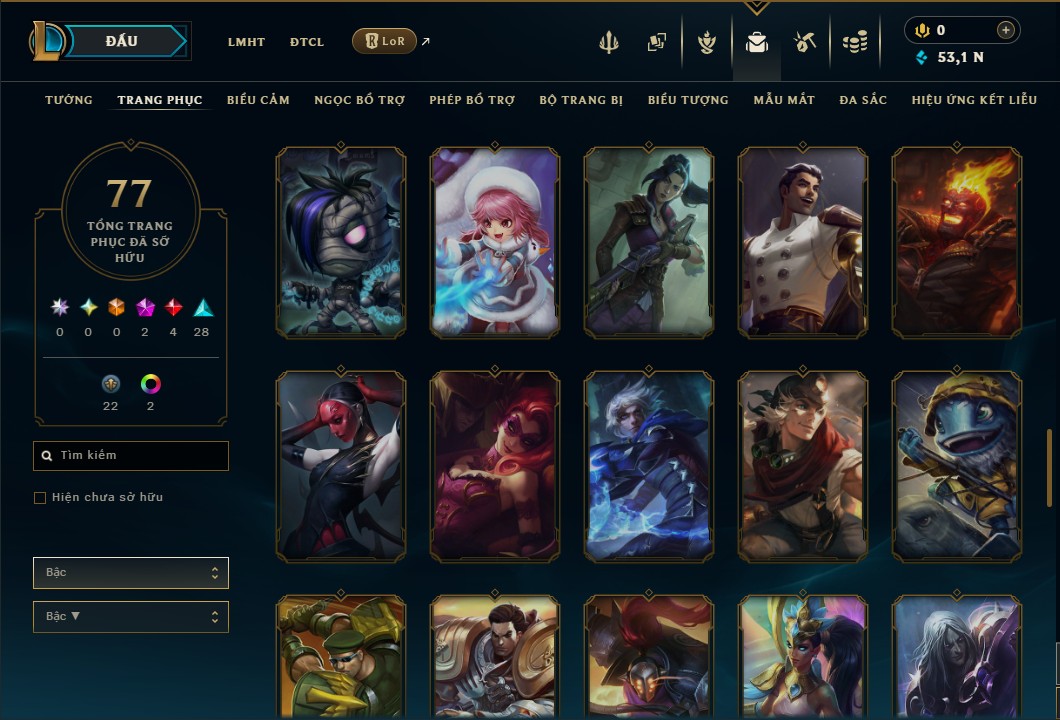
Task: Switch to the BIỂU TƯỢNG tab
Action: tap(688, 100)
